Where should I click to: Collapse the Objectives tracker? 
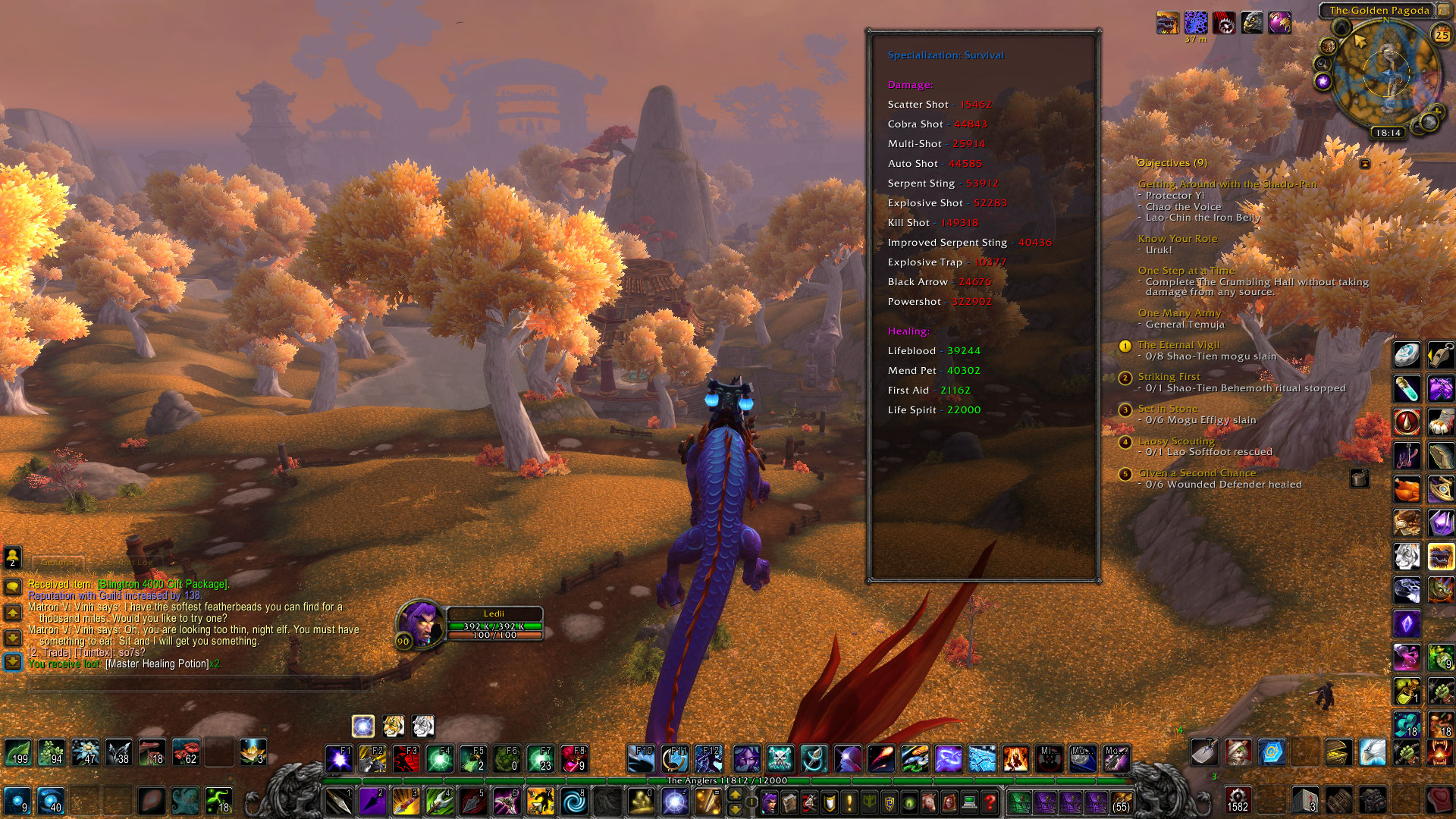[x=1365, y=164]
